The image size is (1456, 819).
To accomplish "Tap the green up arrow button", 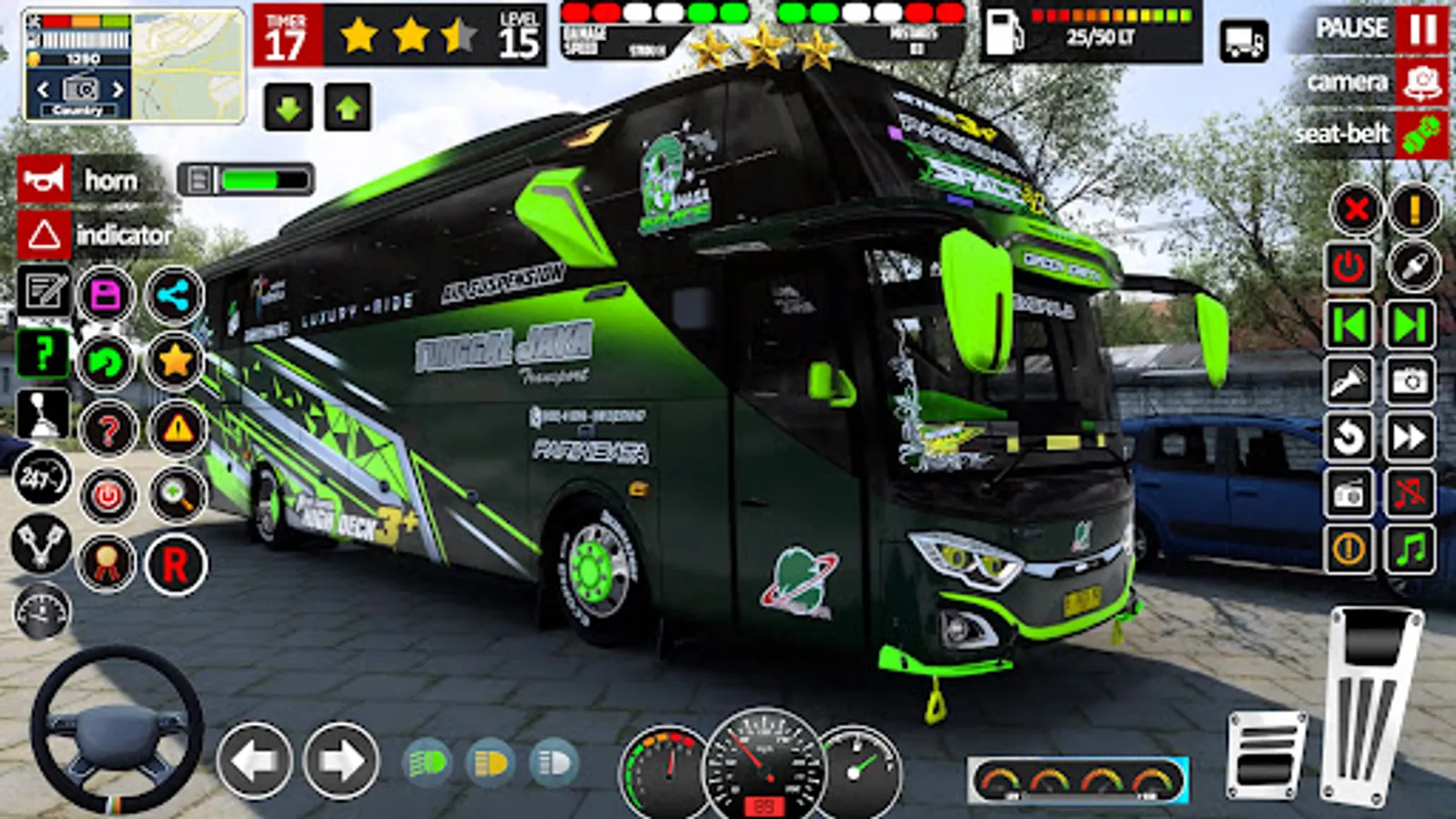I will click(x=348, y=108).
